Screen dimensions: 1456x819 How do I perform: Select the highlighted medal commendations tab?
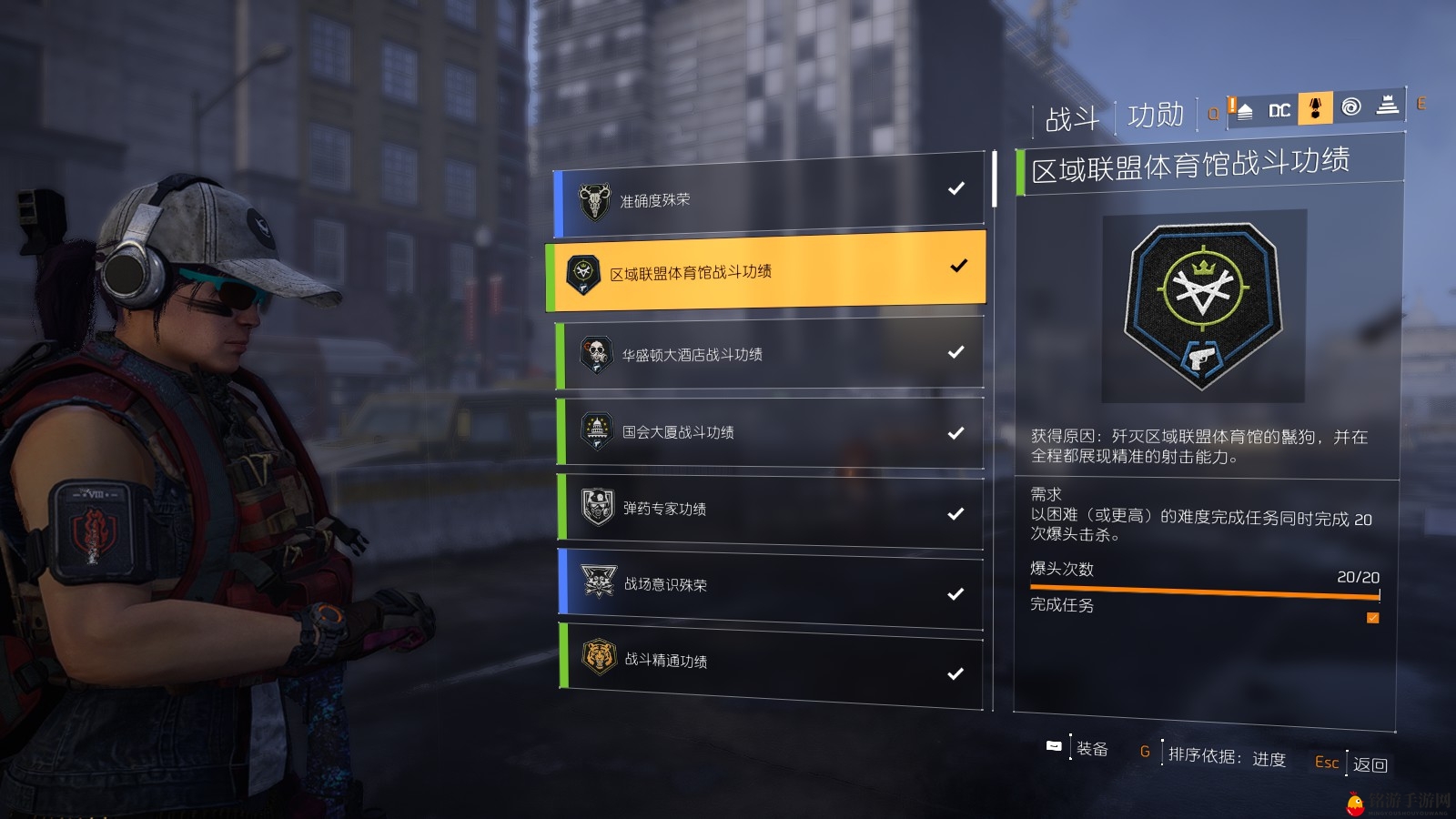coord(1315,108)
